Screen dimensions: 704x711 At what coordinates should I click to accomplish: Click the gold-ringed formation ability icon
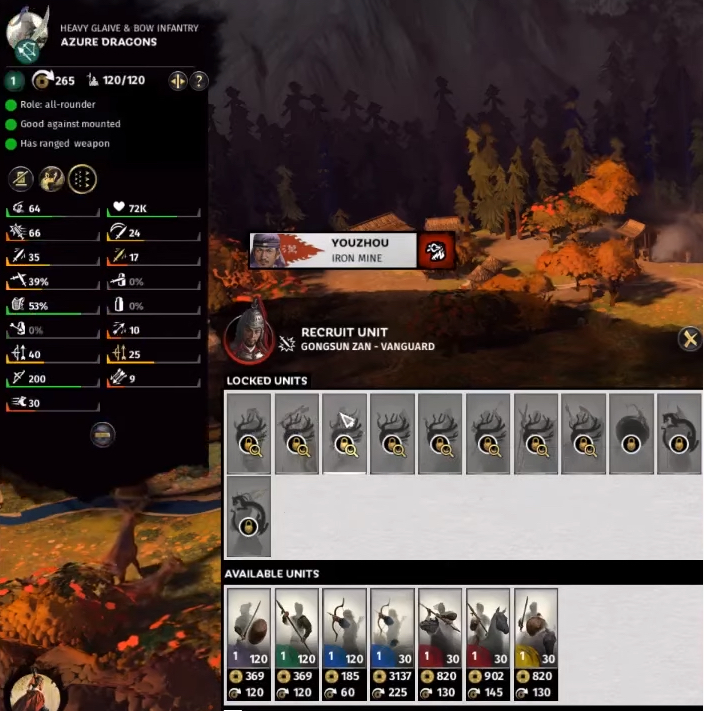(x=82, y=179)
